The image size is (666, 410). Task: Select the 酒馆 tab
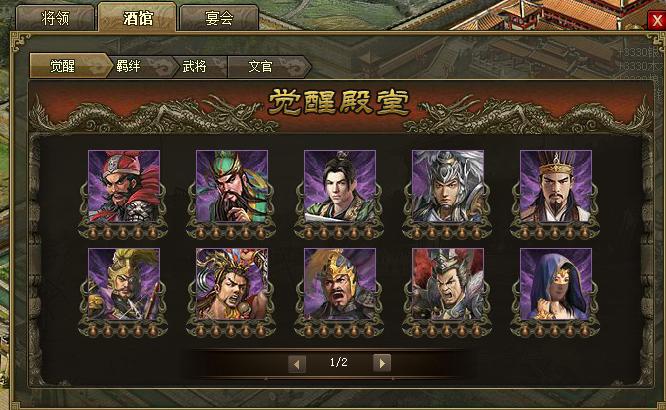pos(138,18)
